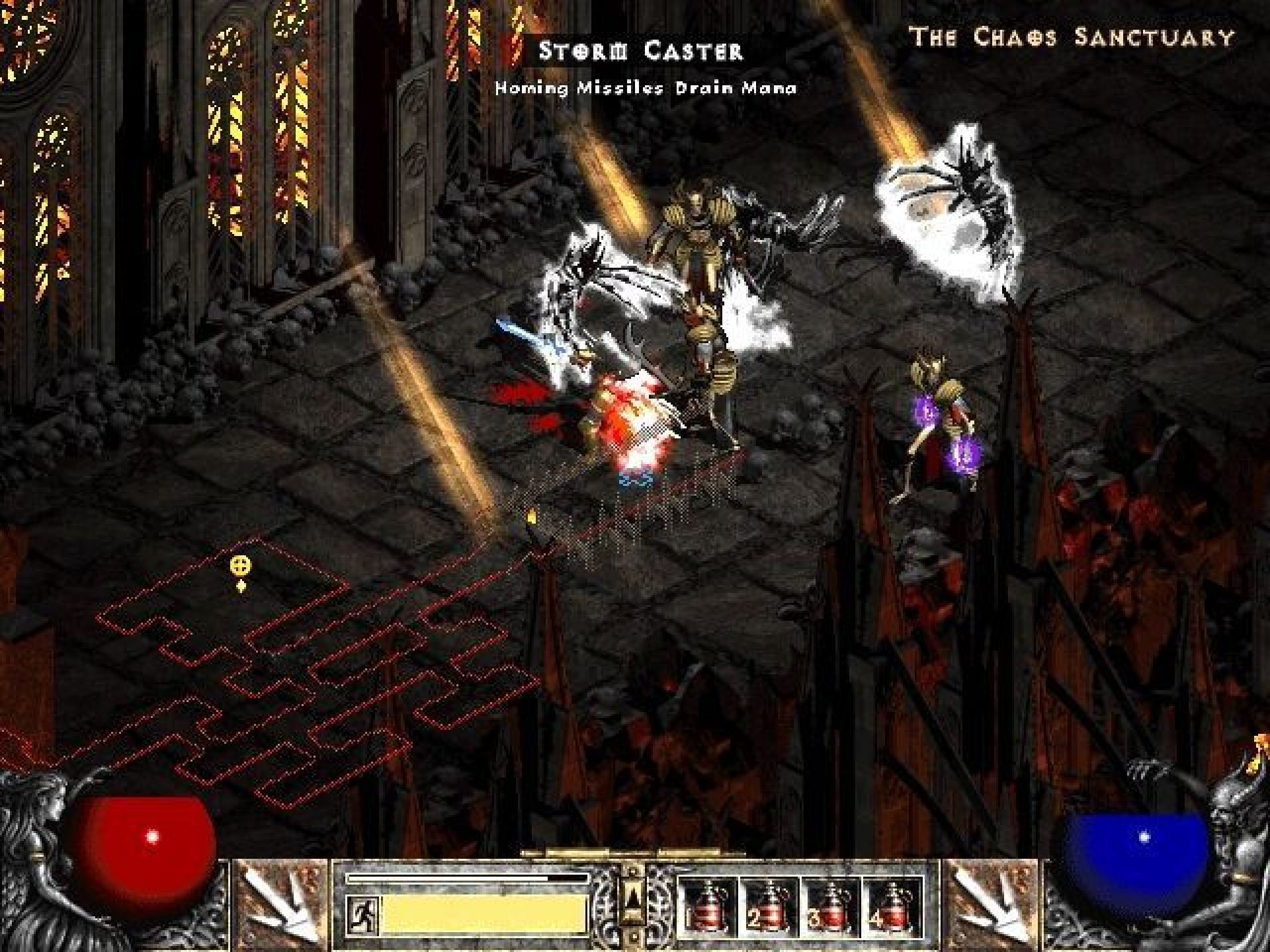
Task: Toggle the run/walk button
Action: click(363, 914)
